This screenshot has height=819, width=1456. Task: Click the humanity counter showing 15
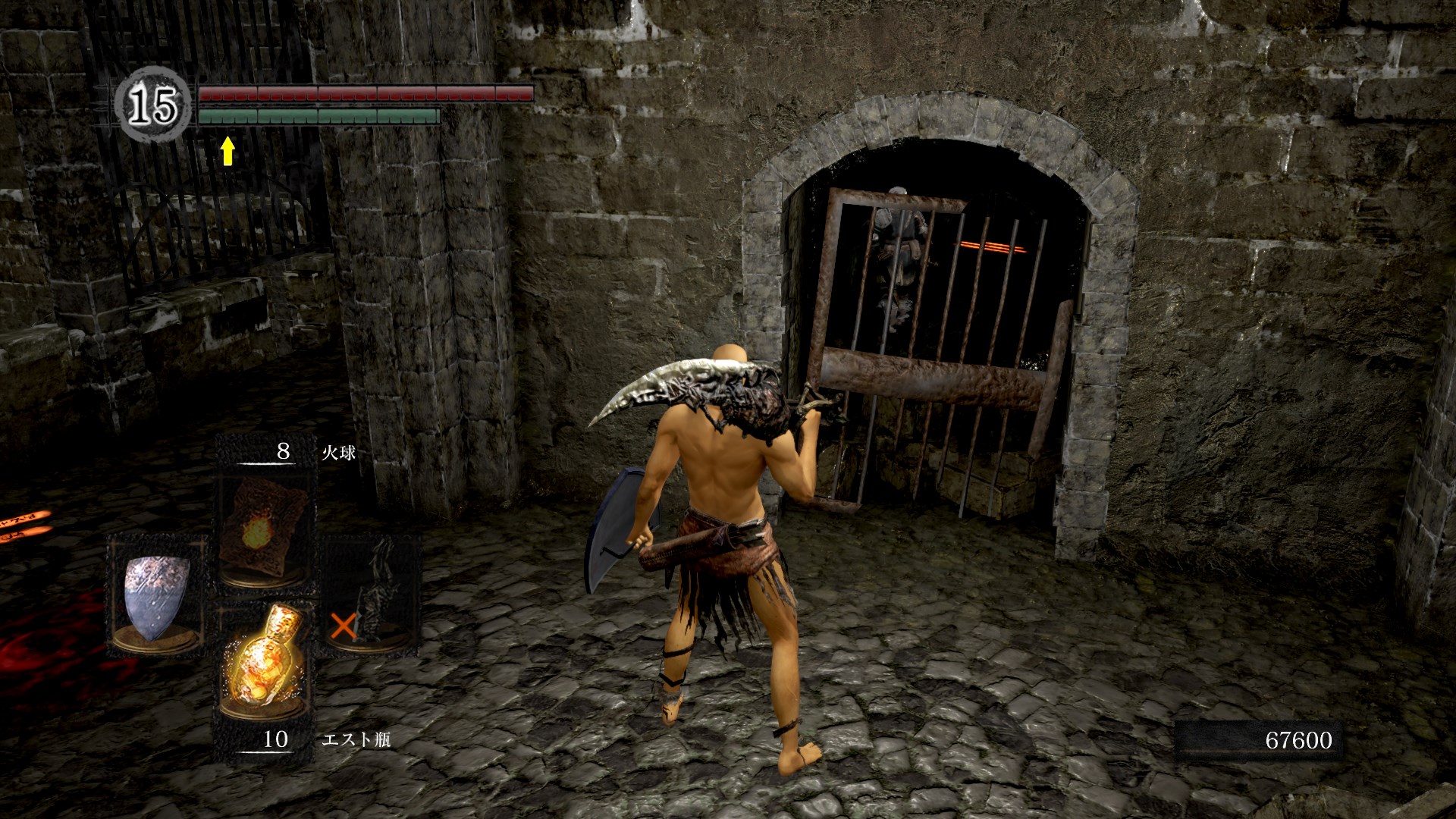152,105
